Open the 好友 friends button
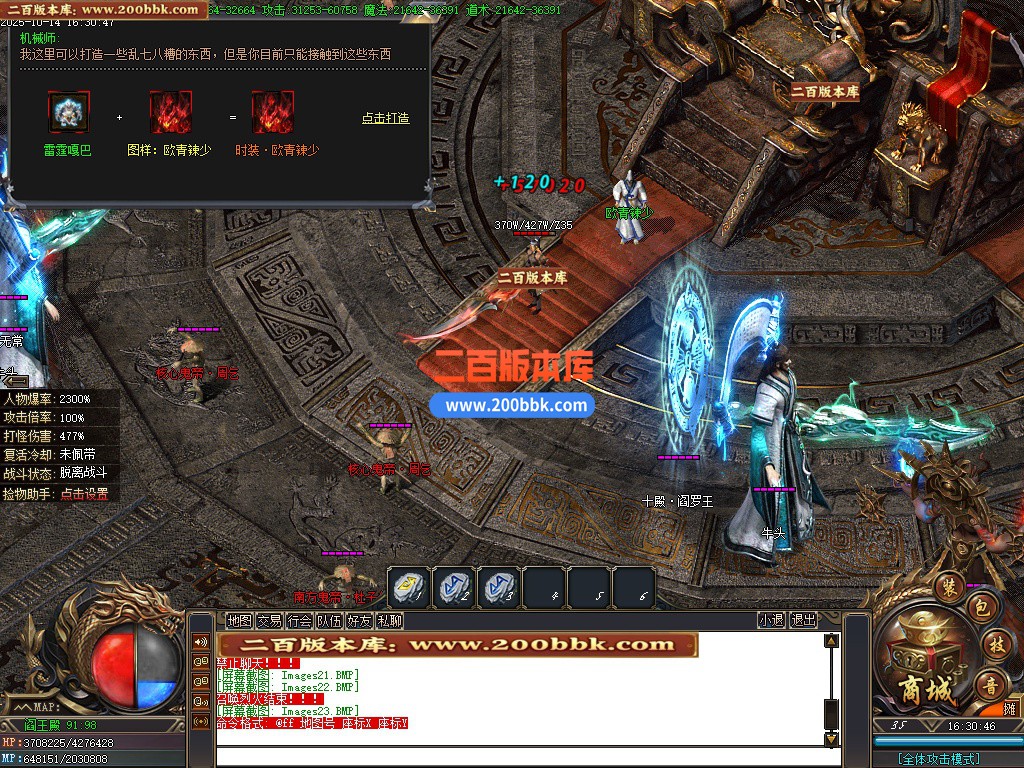The image size is (1024, 768). (x=359, y=620)
